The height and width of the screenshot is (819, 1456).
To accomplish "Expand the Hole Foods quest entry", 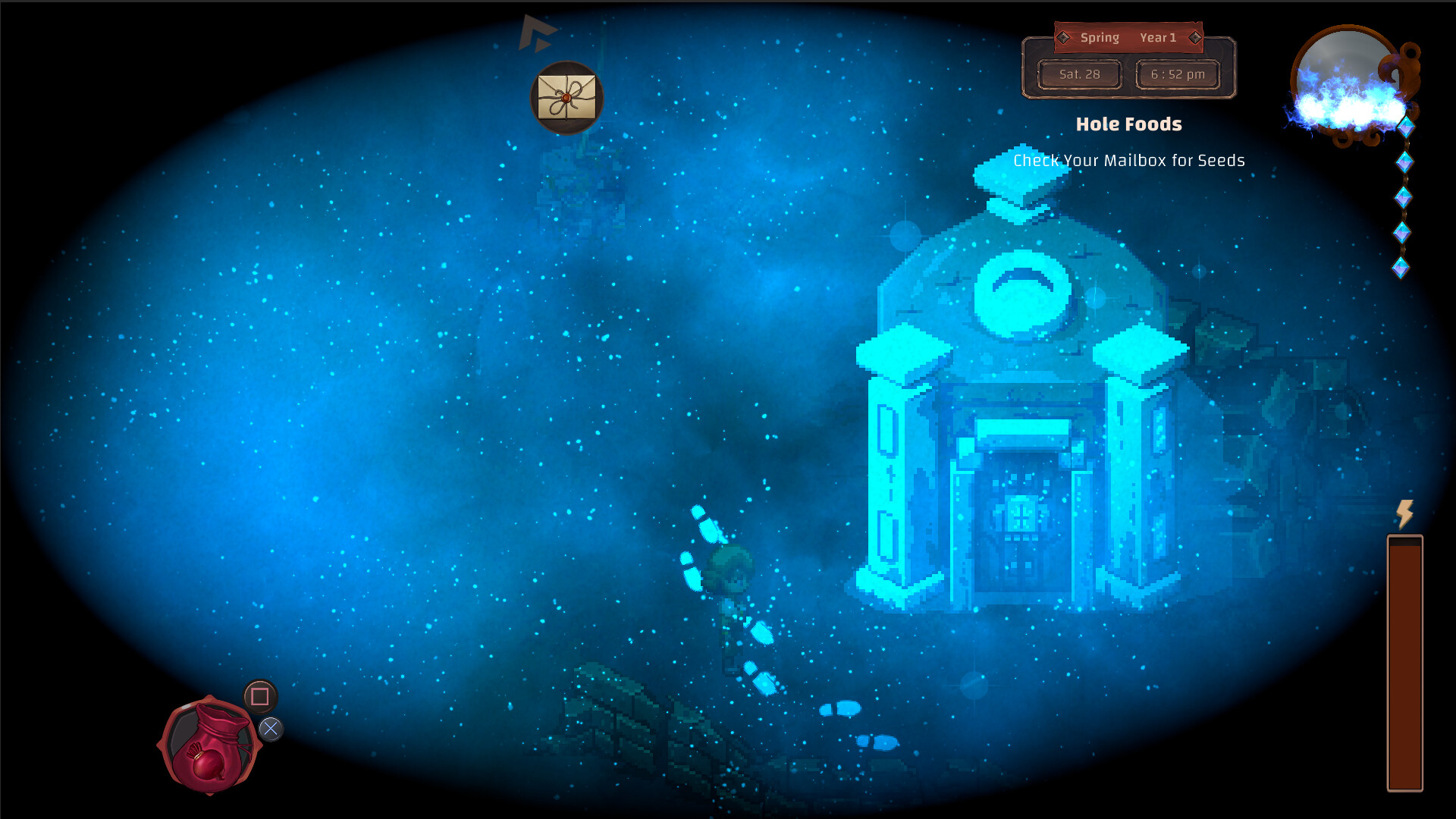I will point(1129,124).
